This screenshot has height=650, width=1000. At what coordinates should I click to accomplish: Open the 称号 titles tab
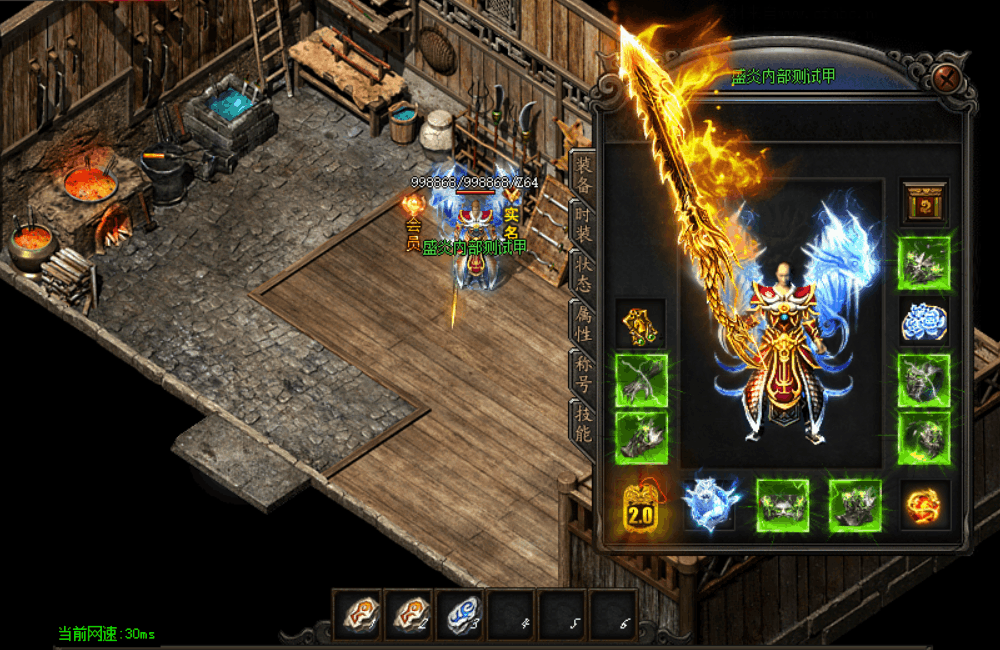pos(583,372)
